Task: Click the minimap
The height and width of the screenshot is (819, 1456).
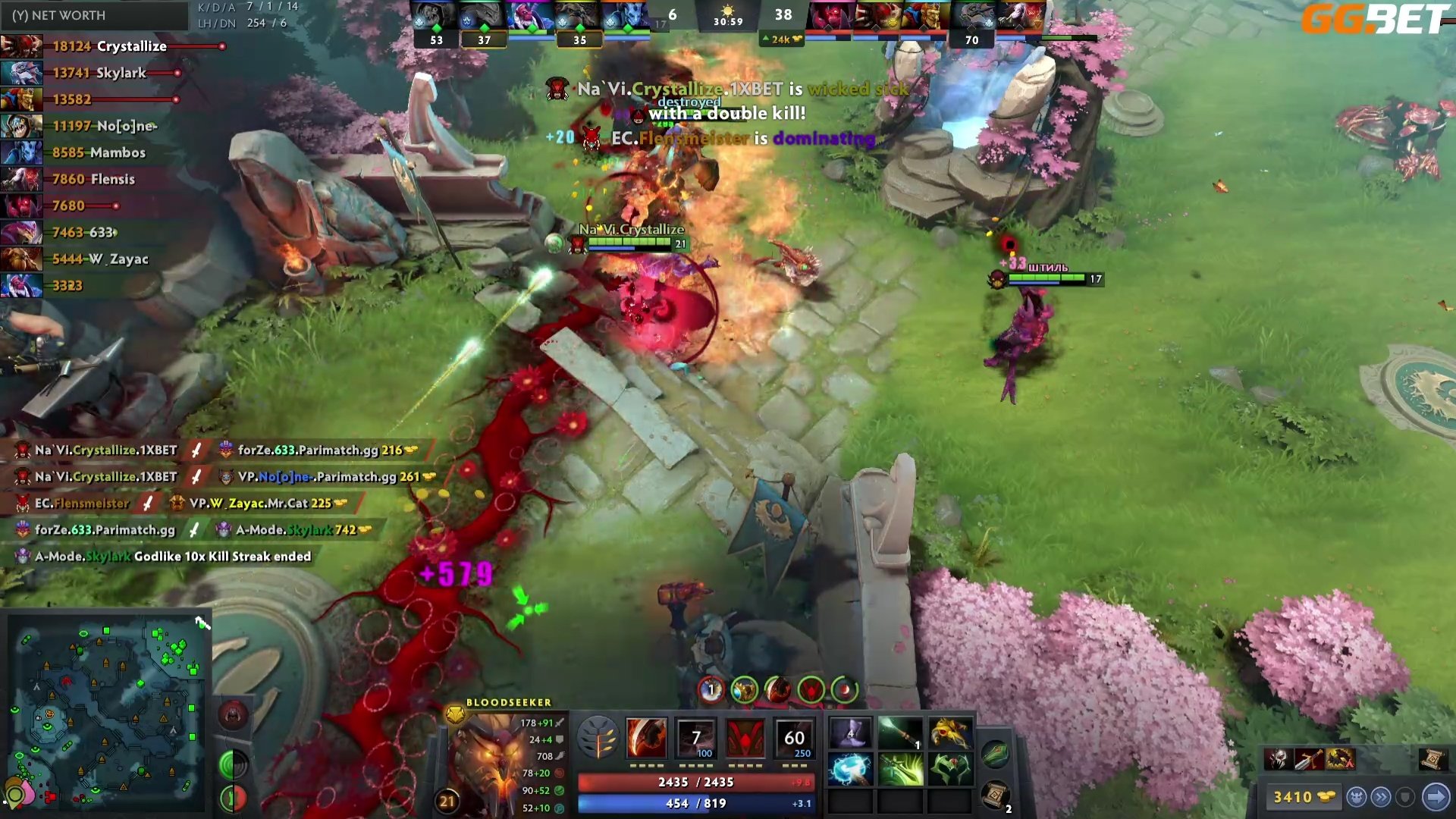Action: 106,713
